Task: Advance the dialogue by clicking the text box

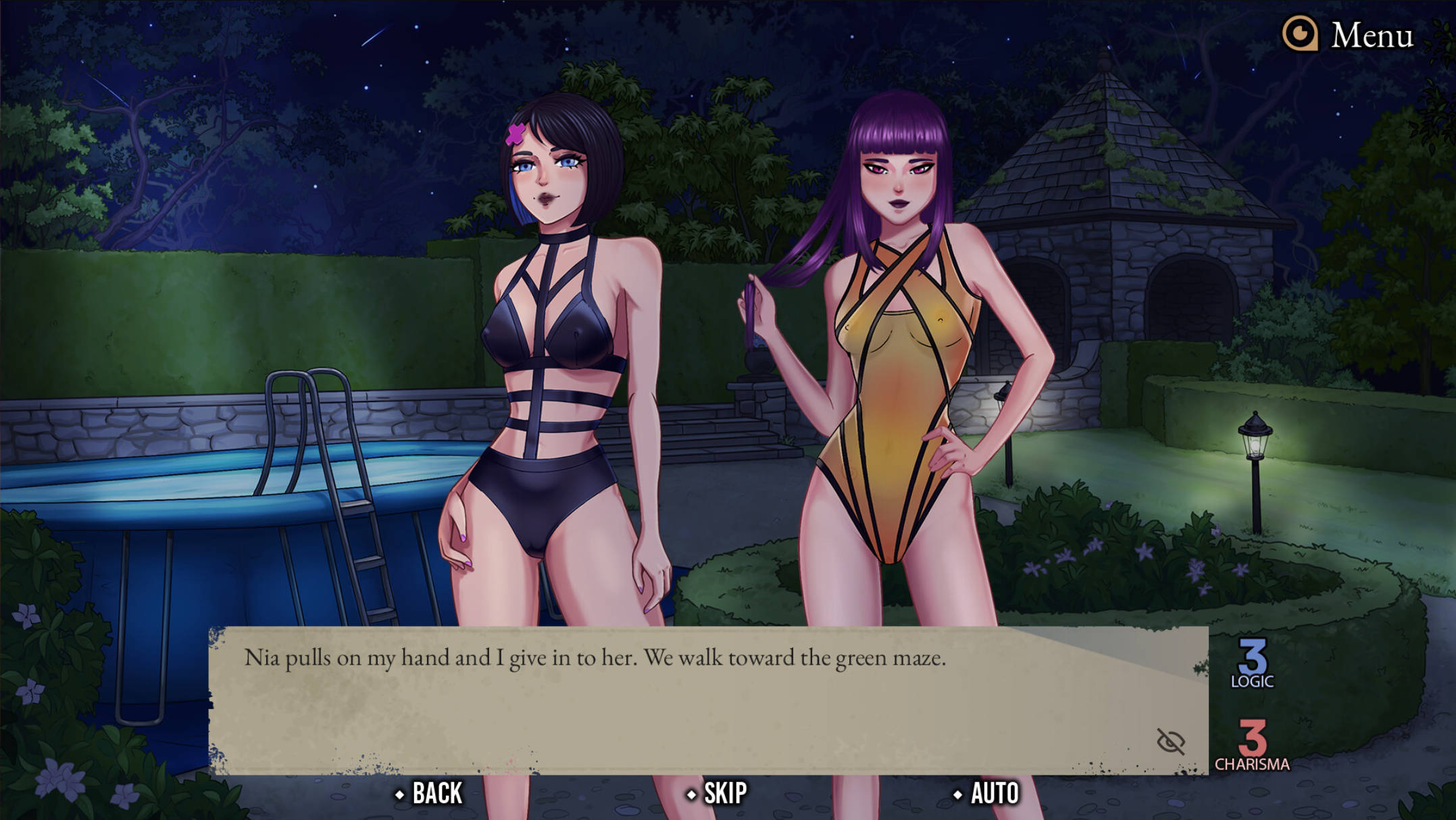Action: point(676,710)
